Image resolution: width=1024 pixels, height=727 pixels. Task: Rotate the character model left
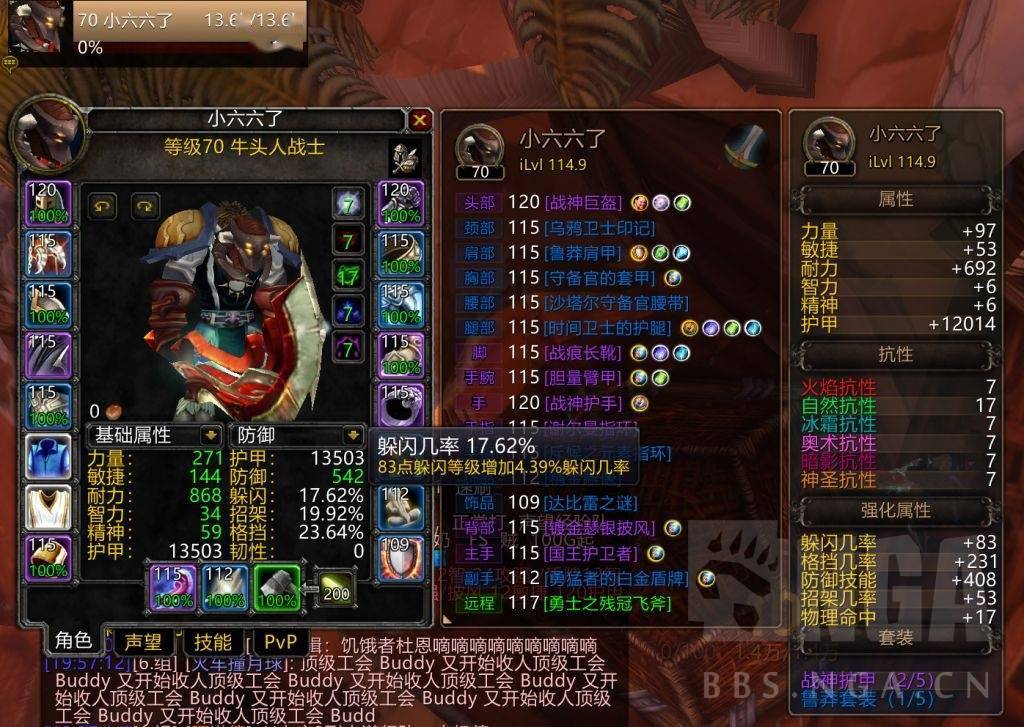pyautogui.click(x=103, y=205)
